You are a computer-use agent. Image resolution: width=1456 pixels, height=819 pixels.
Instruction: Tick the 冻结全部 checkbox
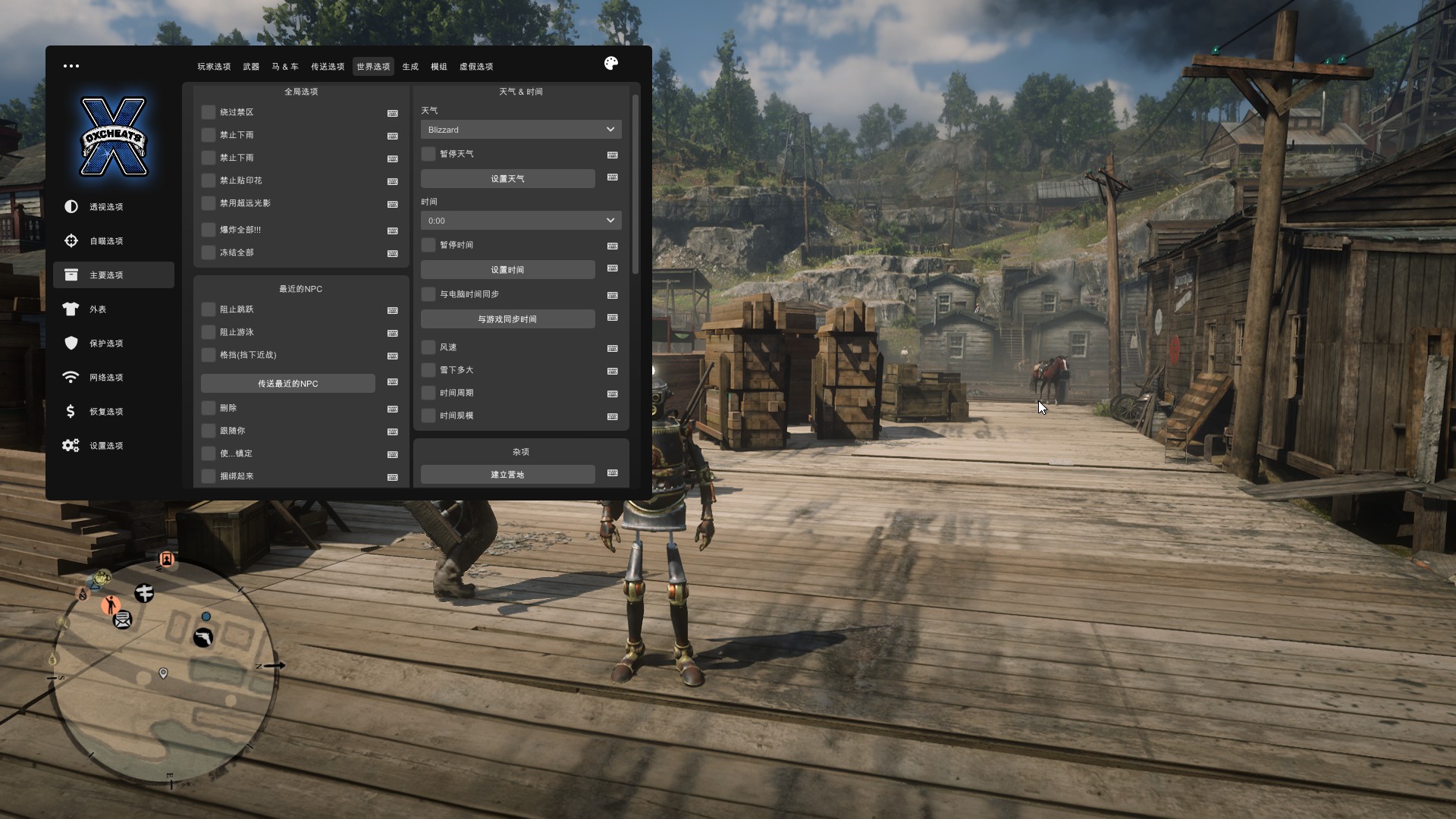[x=209, y=253]
